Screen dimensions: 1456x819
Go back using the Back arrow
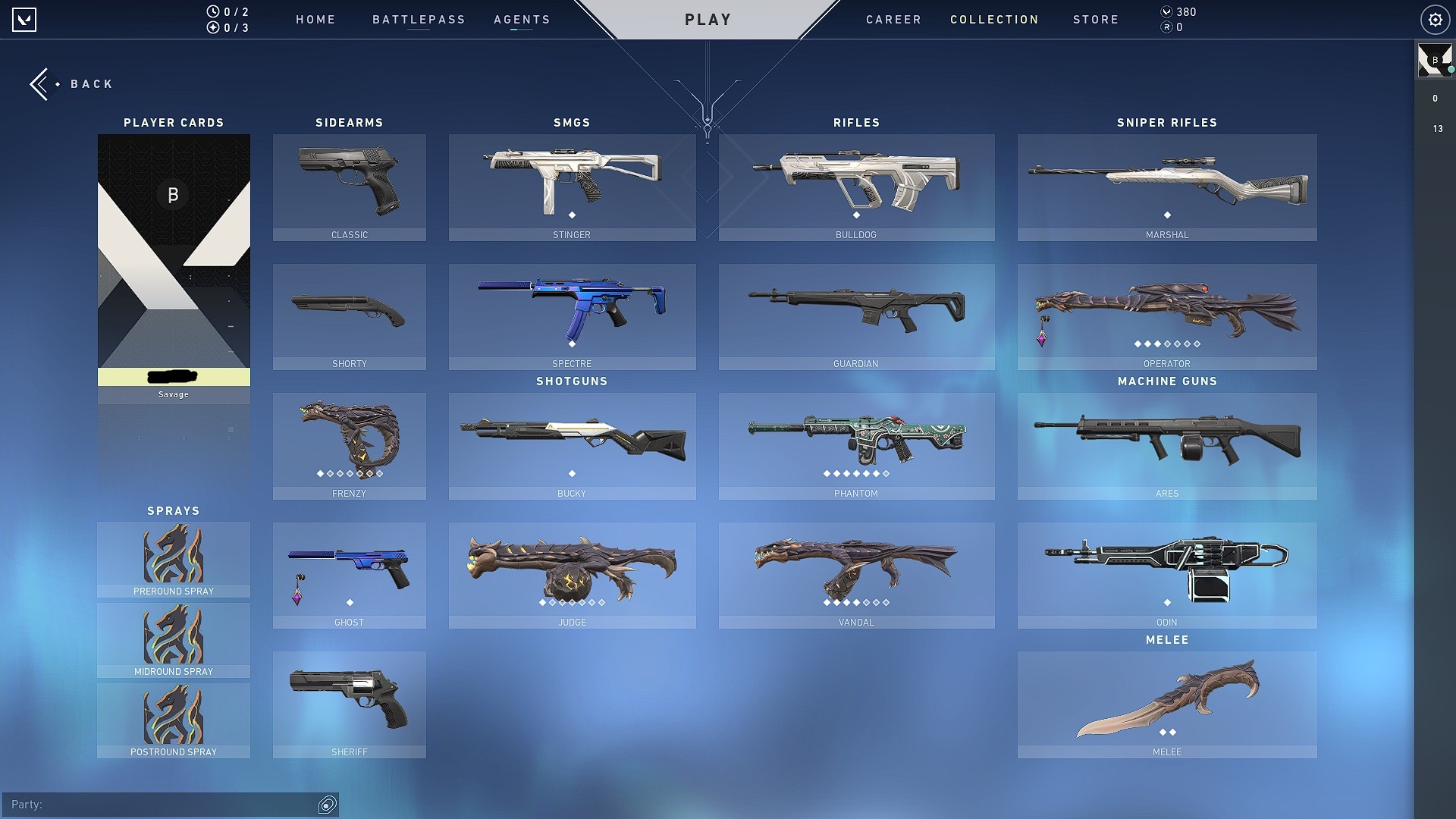(71, 84)
